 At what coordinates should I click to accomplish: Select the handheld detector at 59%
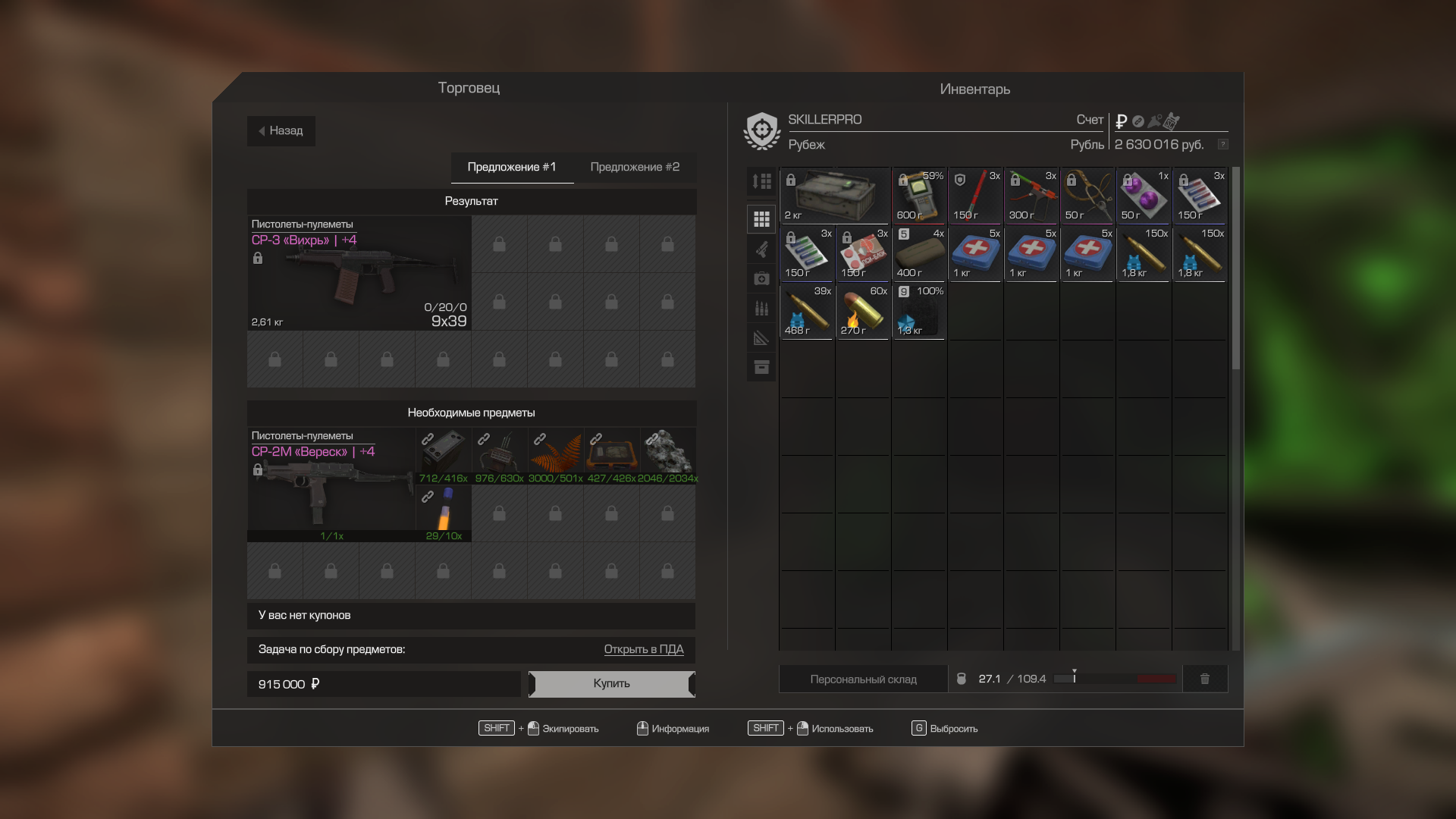(x=919, y=196)
